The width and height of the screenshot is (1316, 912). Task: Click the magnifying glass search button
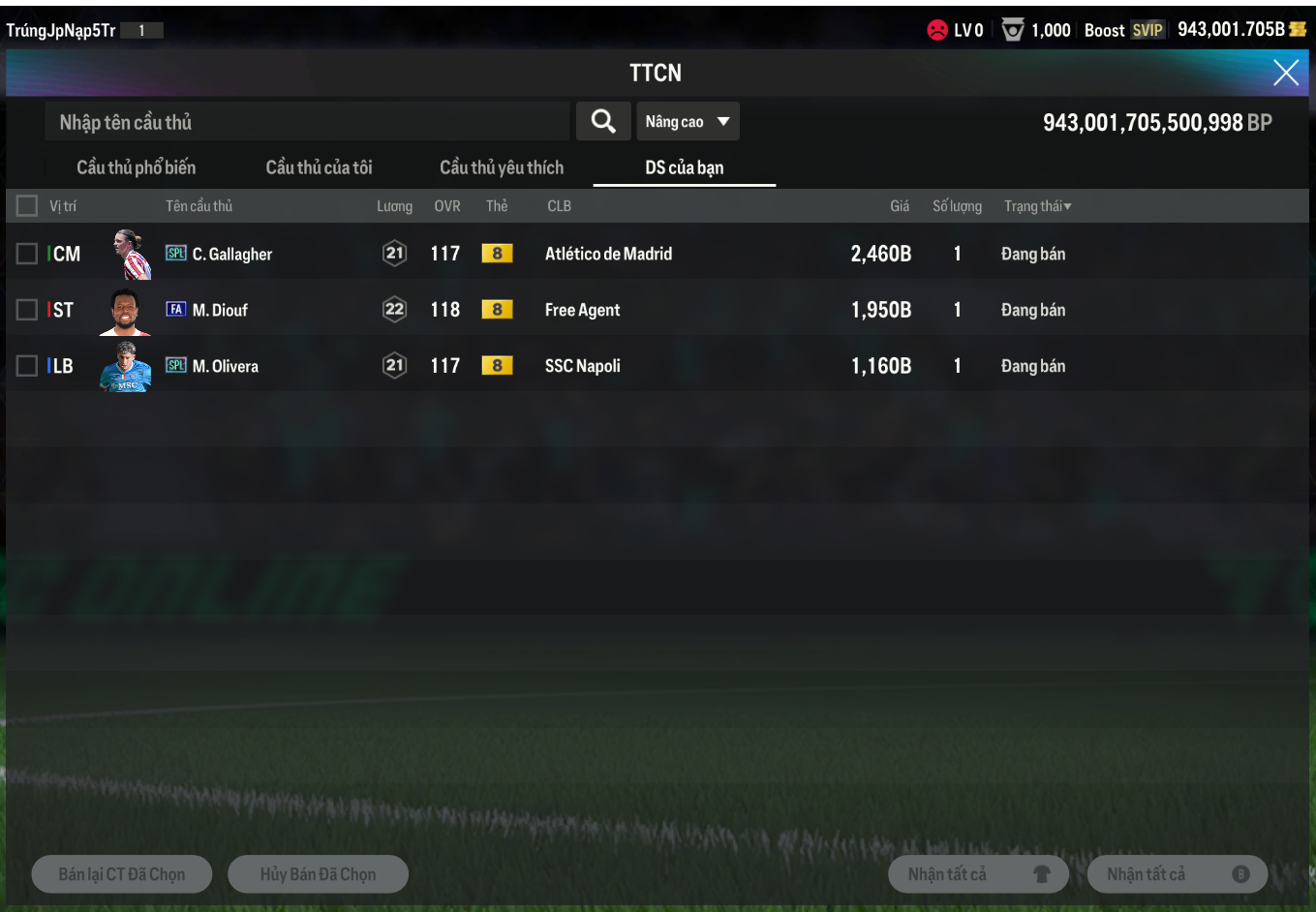603,122
